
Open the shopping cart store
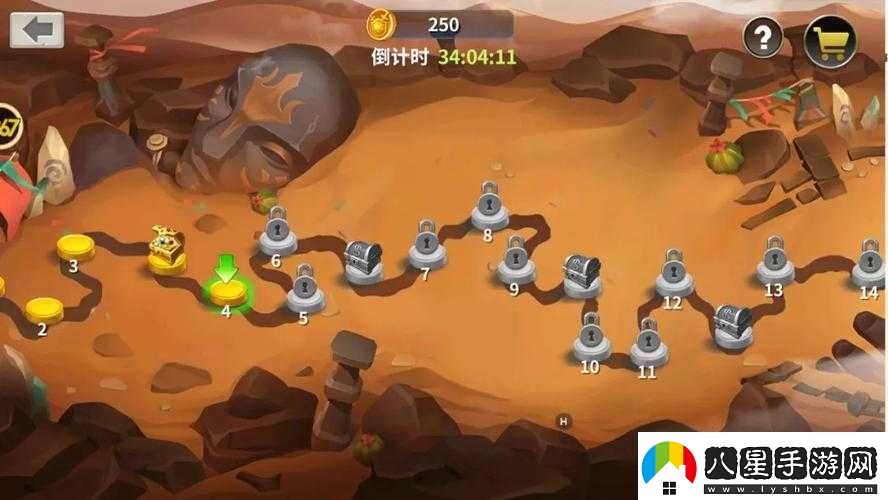pyautogui.click(x=830, y=40)
